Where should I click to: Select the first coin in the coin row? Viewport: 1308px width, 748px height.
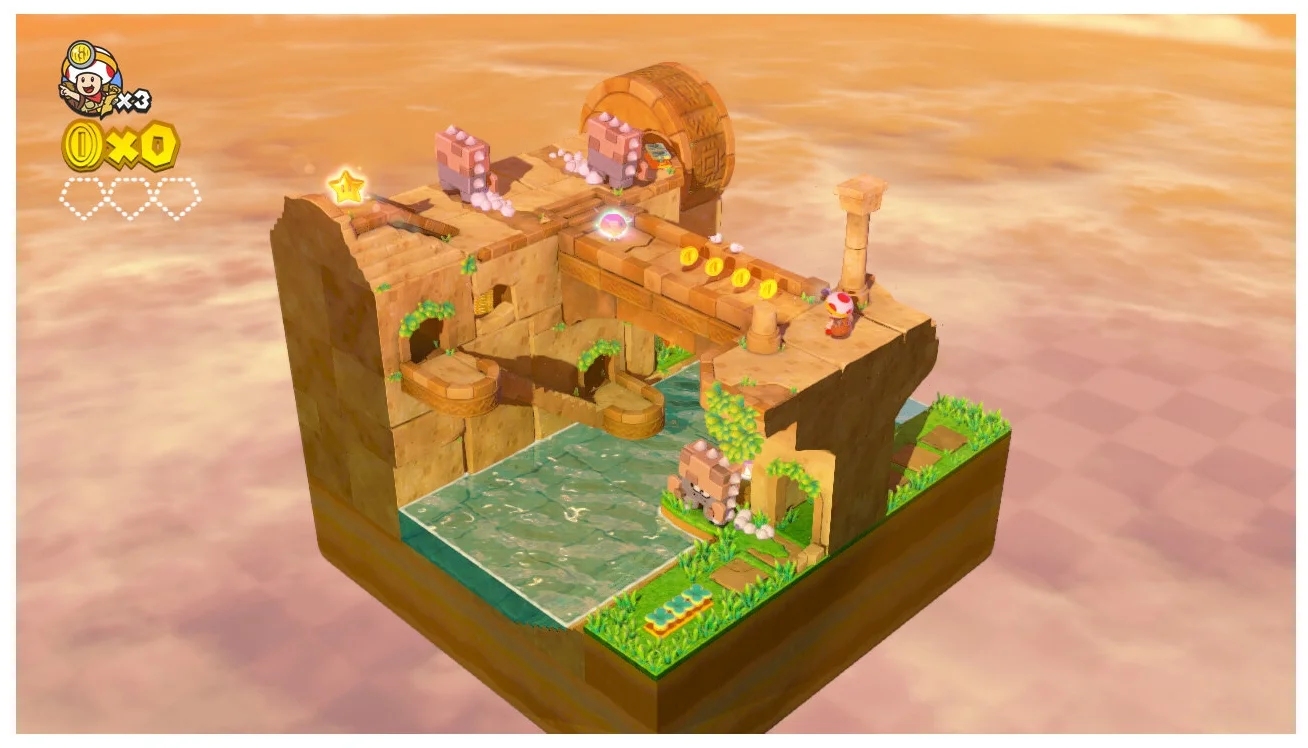pyautogui.click(x=689, y=258)
